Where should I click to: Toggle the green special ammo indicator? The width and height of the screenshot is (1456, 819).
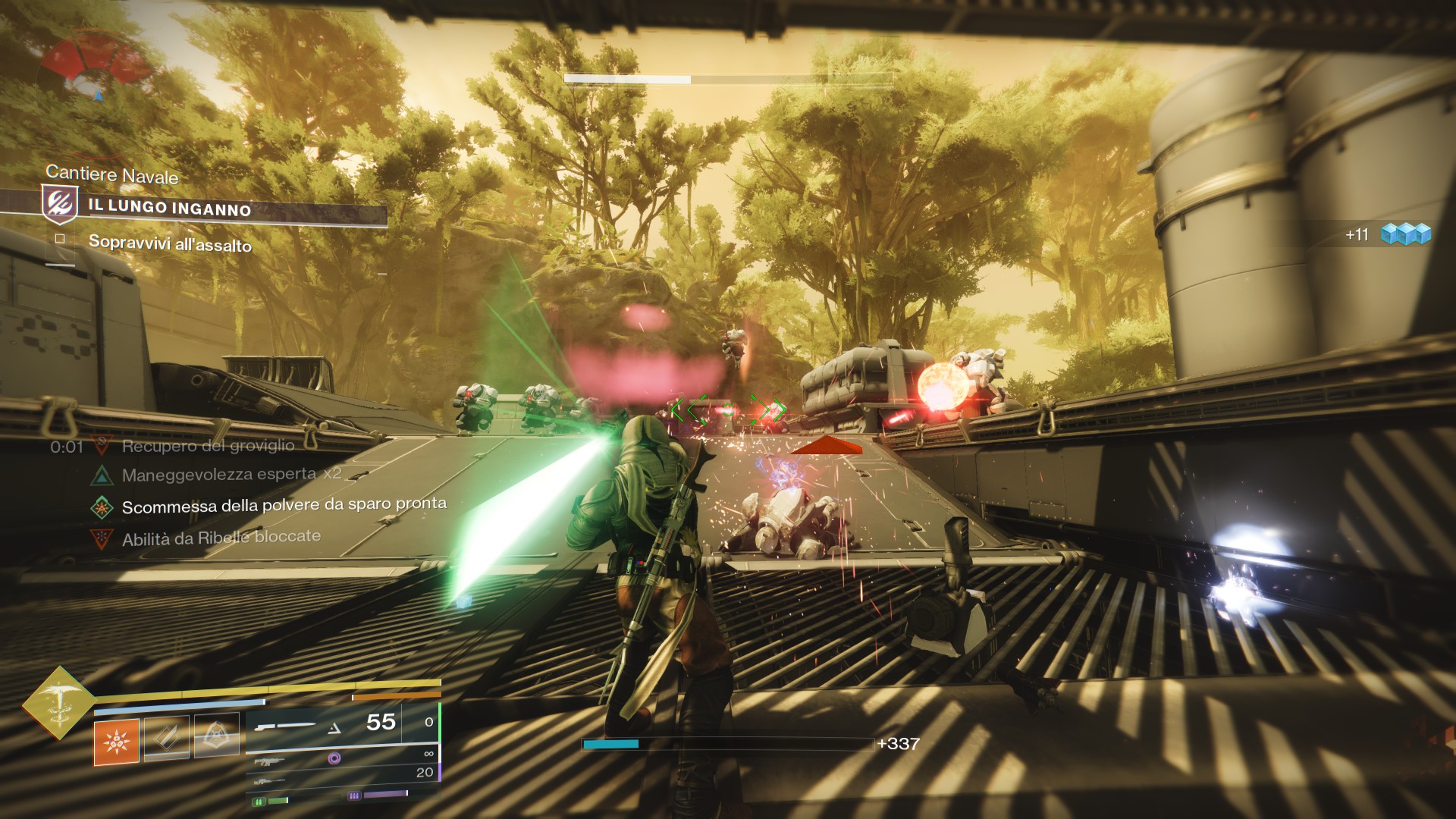[x=259, y=801]
